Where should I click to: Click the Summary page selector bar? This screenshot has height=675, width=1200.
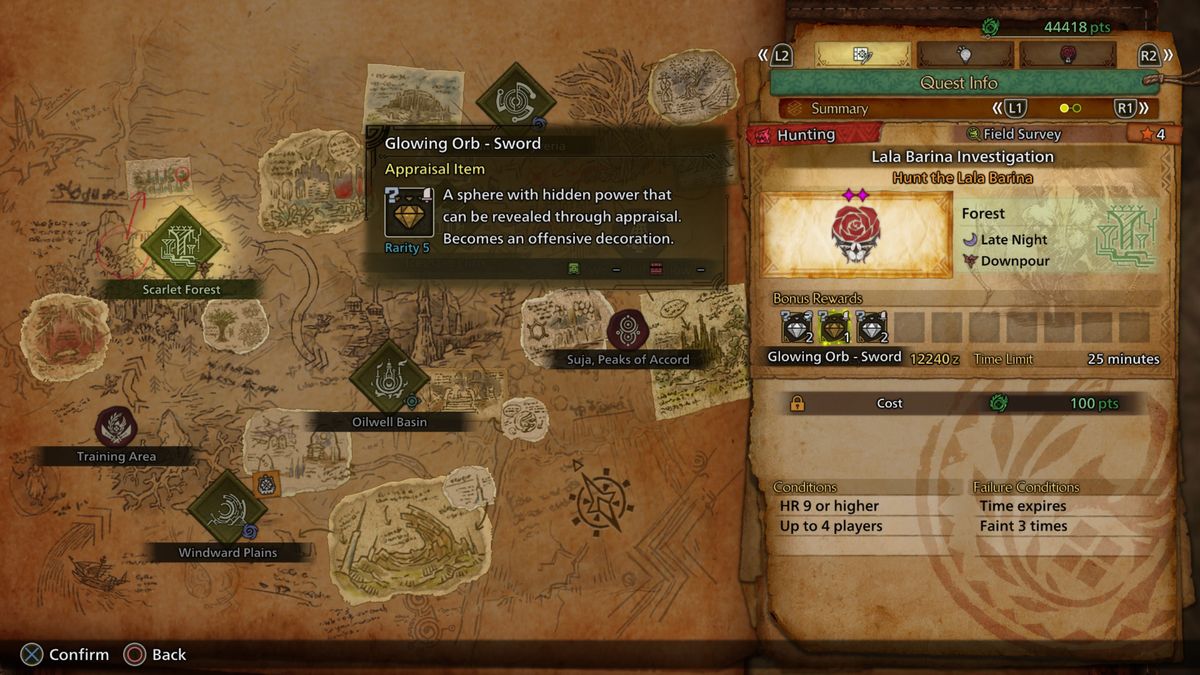(x=961, y=108)
